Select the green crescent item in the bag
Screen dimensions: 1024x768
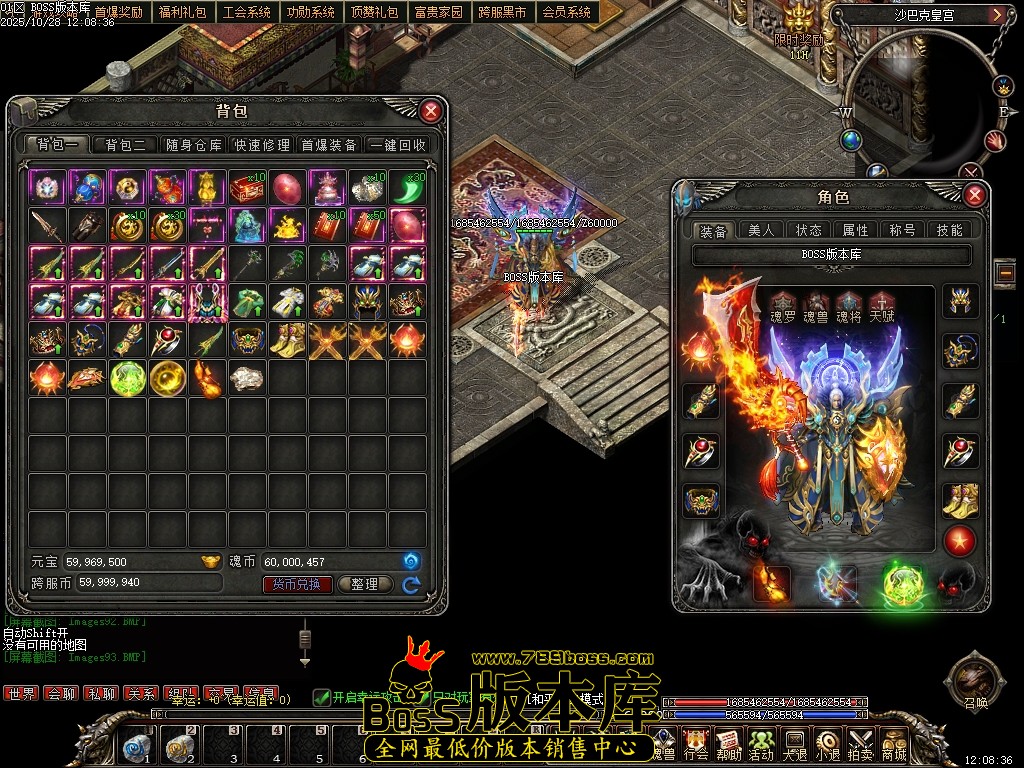click(x=407, y=187)
